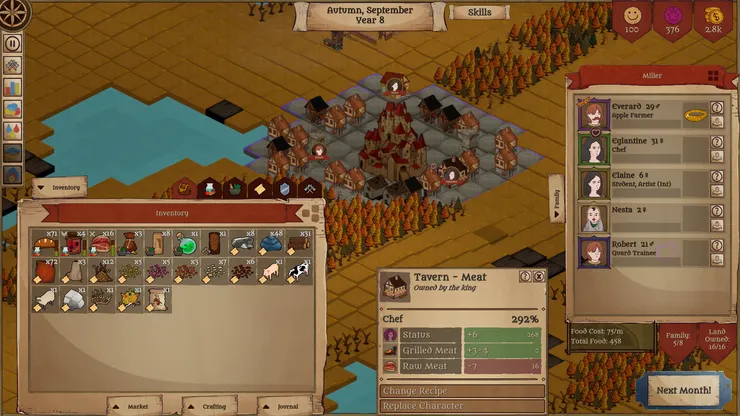Advance with the Next Month button
The width and height of the screenshot is (740, 416).
click(685, 390)
